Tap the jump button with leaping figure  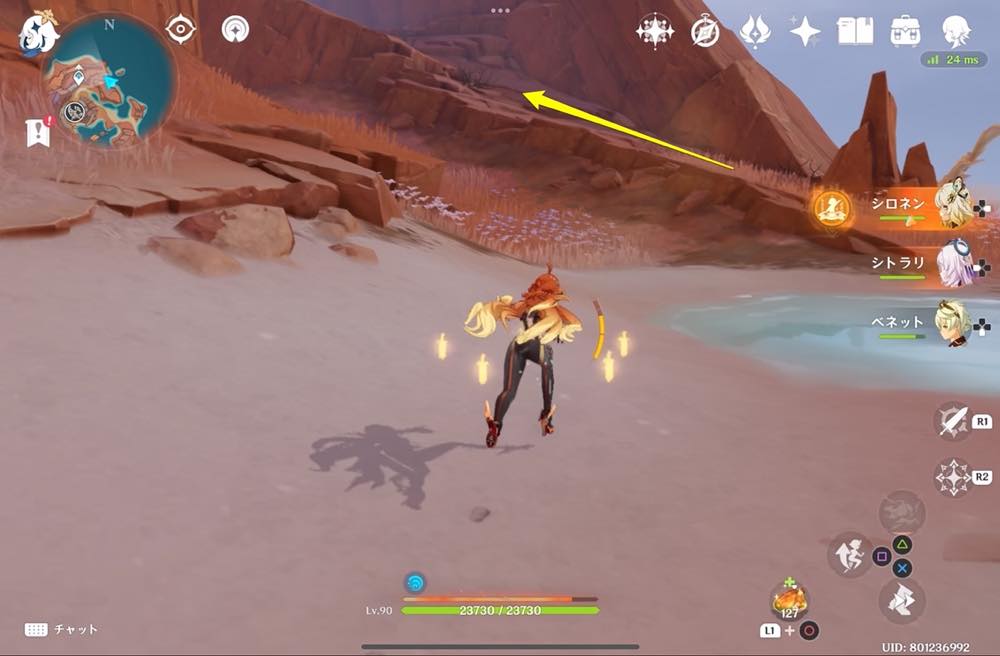click(849, 555)
